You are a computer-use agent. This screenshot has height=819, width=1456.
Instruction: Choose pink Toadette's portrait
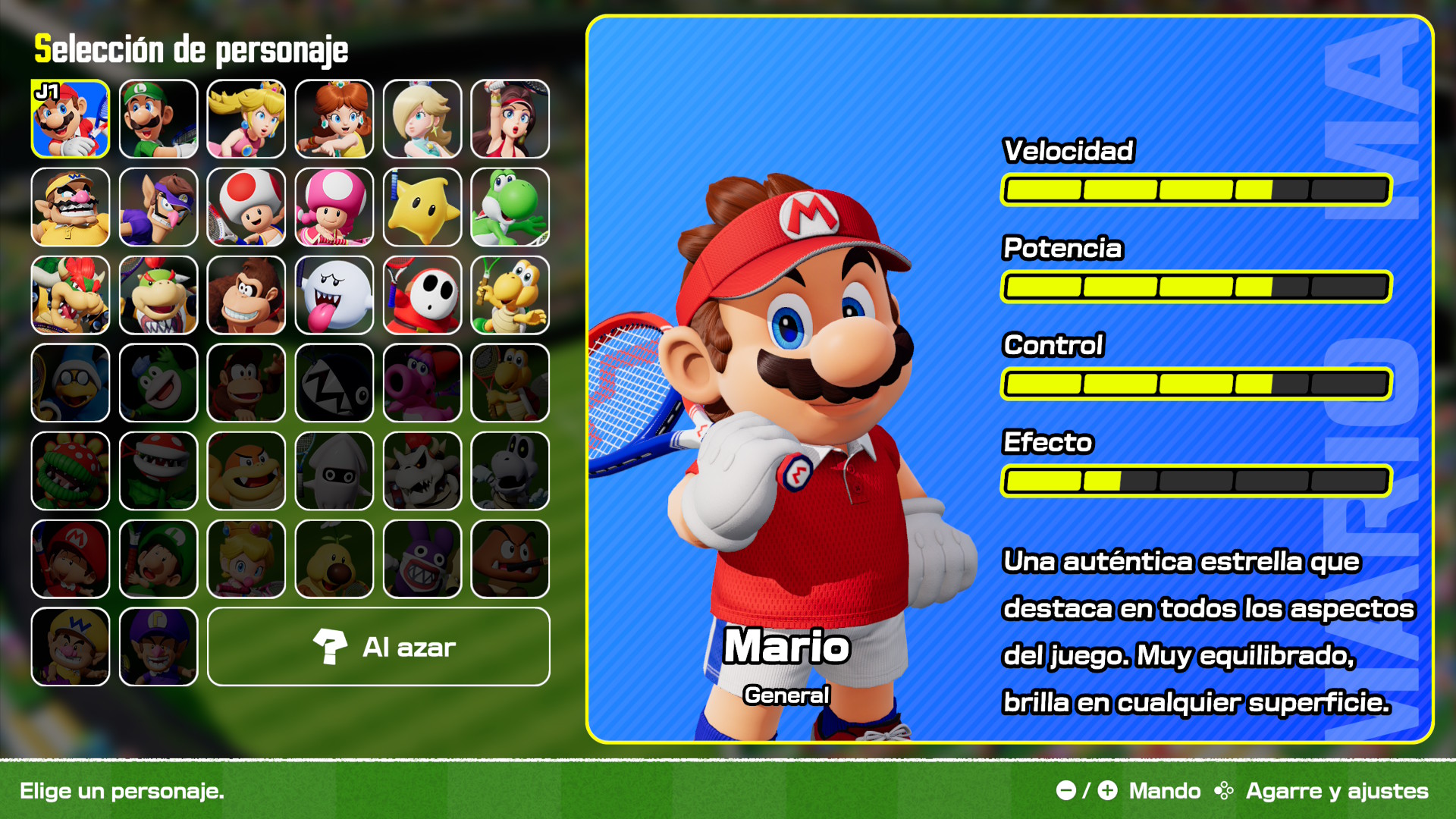[x=334, y=207]
